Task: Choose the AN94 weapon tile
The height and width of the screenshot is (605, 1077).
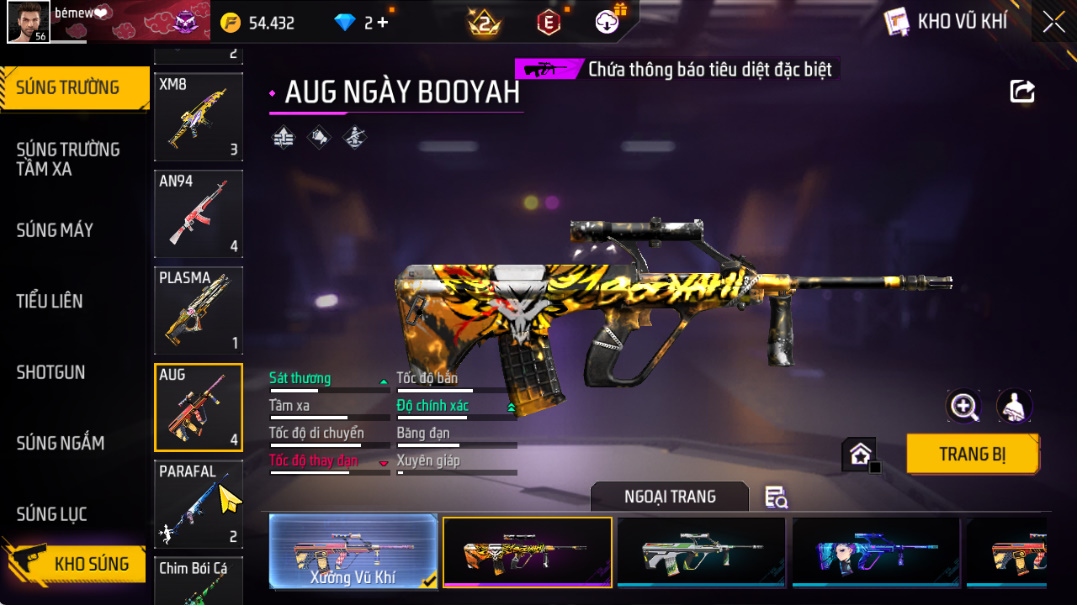Action: coord(198,214)
